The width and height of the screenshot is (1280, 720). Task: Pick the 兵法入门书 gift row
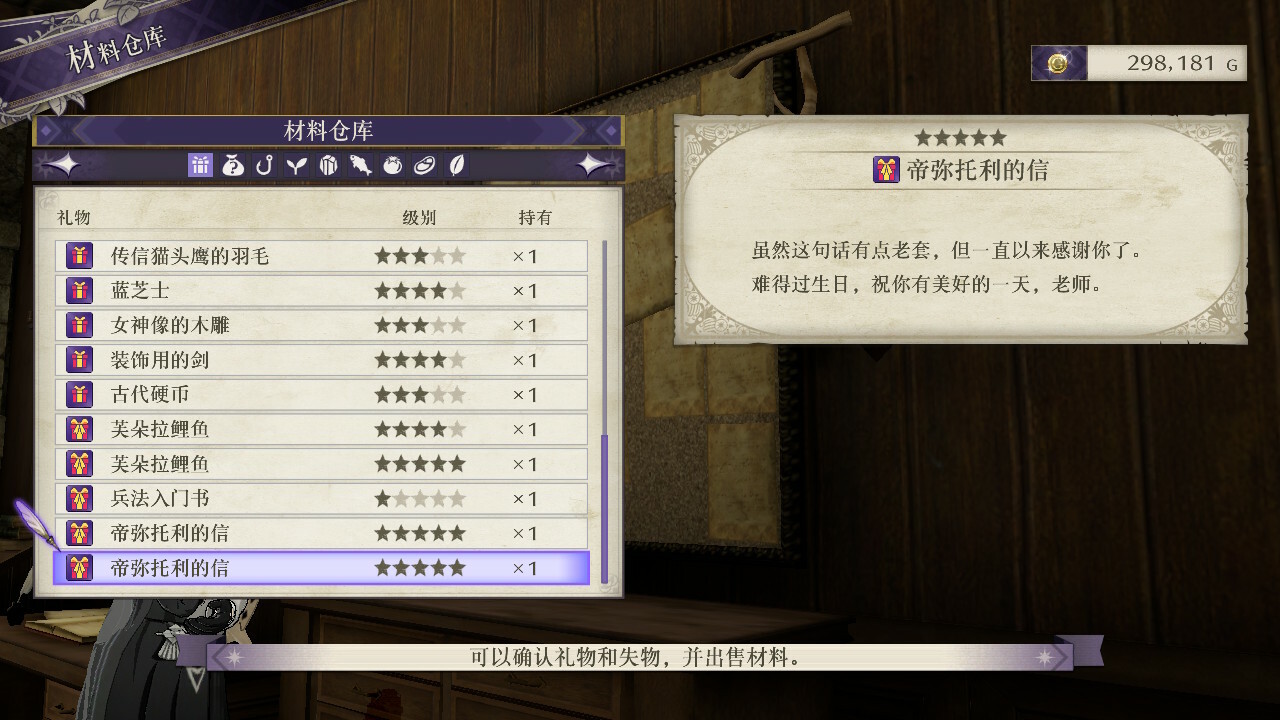[x=320, y=498]
